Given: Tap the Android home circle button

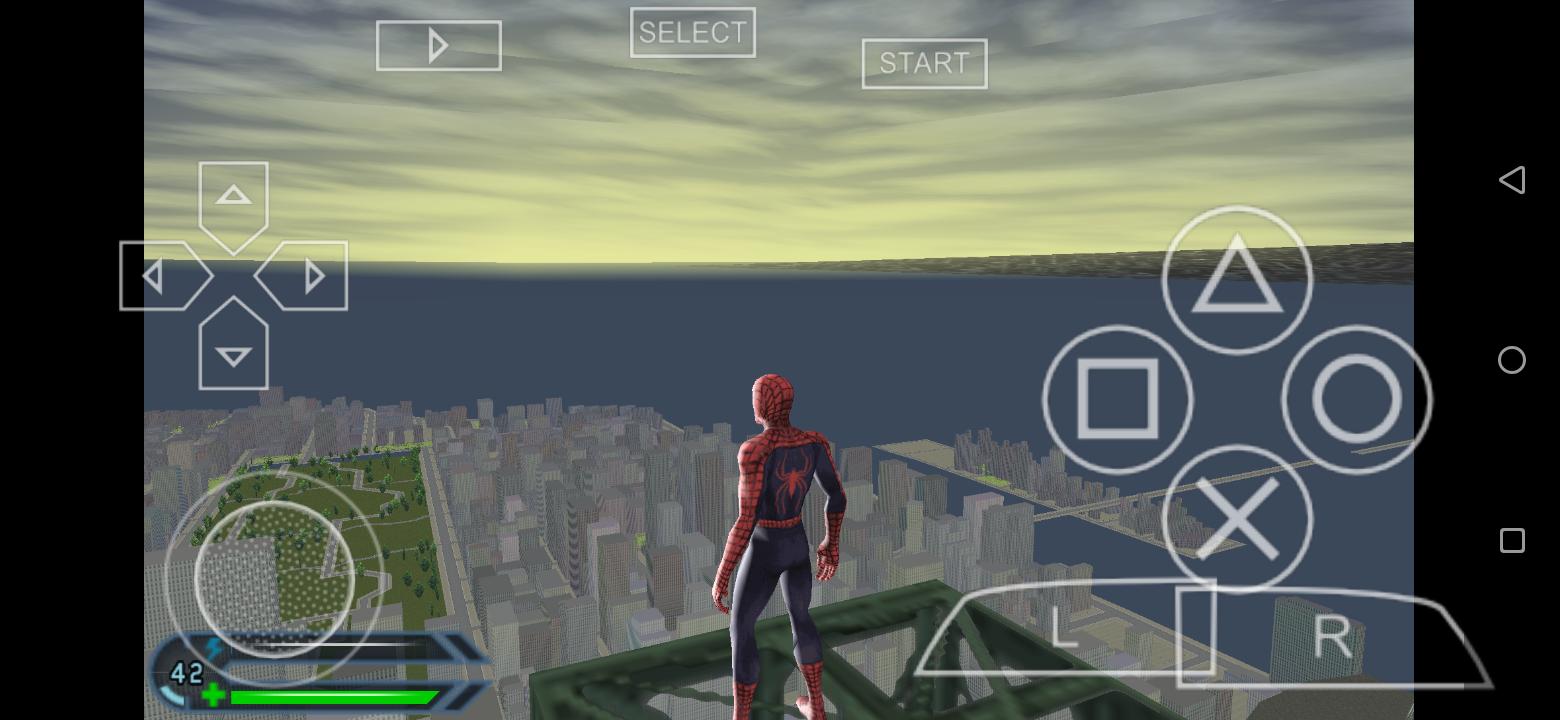Looking at the screenshot, I should (1511, 360).
